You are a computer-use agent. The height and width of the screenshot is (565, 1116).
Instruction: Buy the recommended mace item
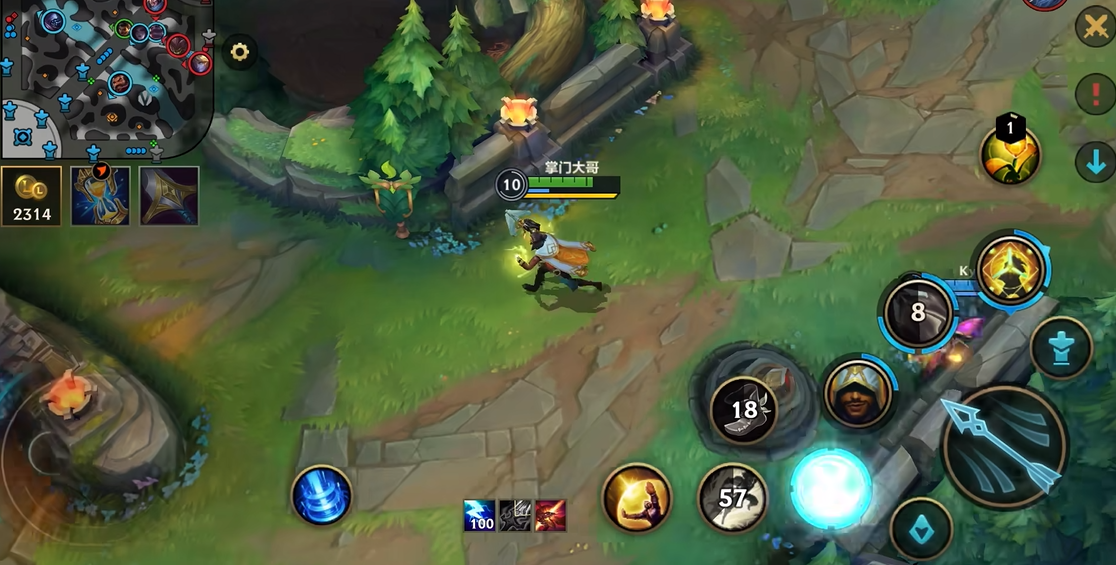(169, 196)
